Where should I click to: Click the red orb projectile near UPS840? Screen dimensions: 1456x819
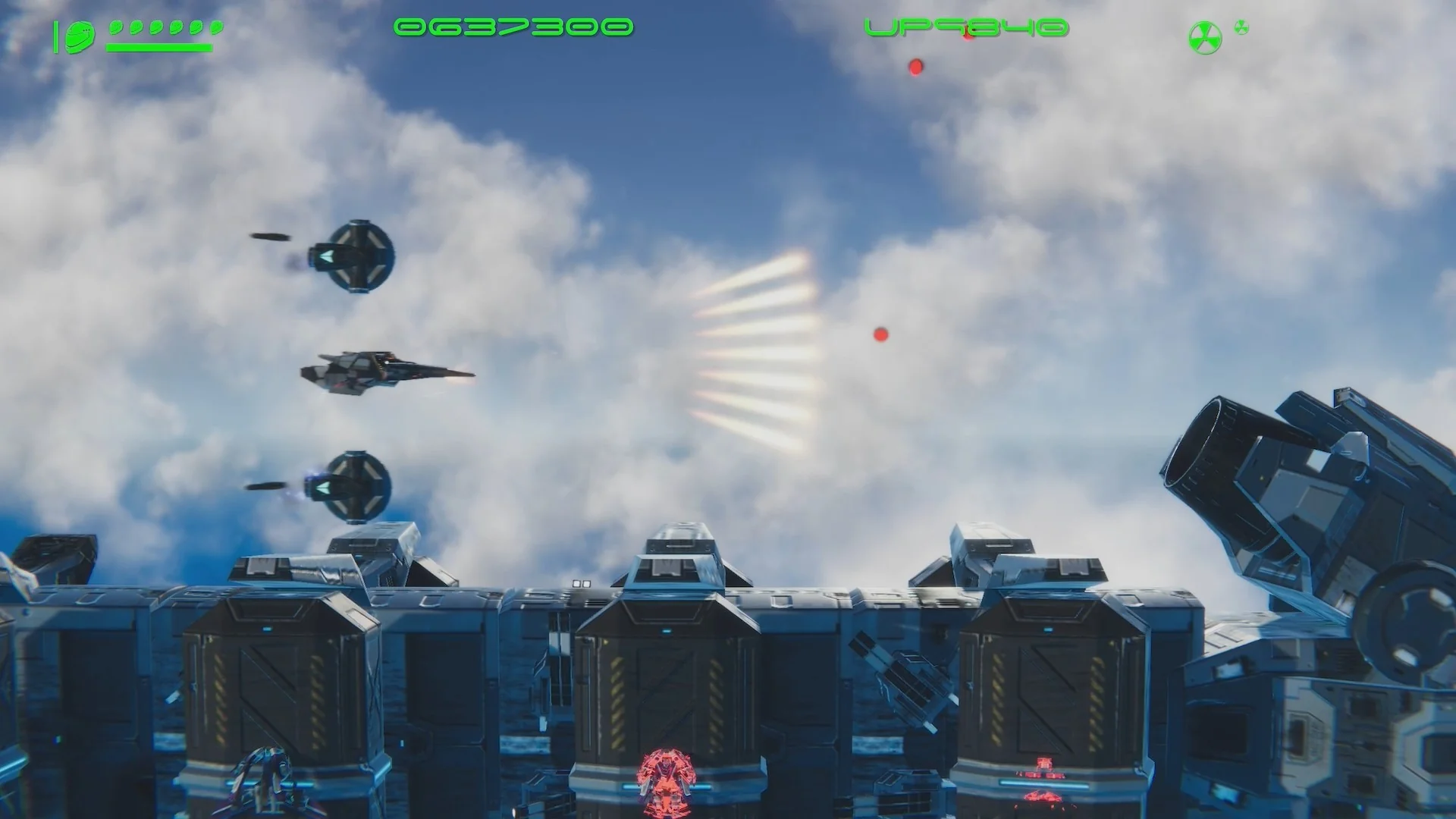(x=917, y=67)
